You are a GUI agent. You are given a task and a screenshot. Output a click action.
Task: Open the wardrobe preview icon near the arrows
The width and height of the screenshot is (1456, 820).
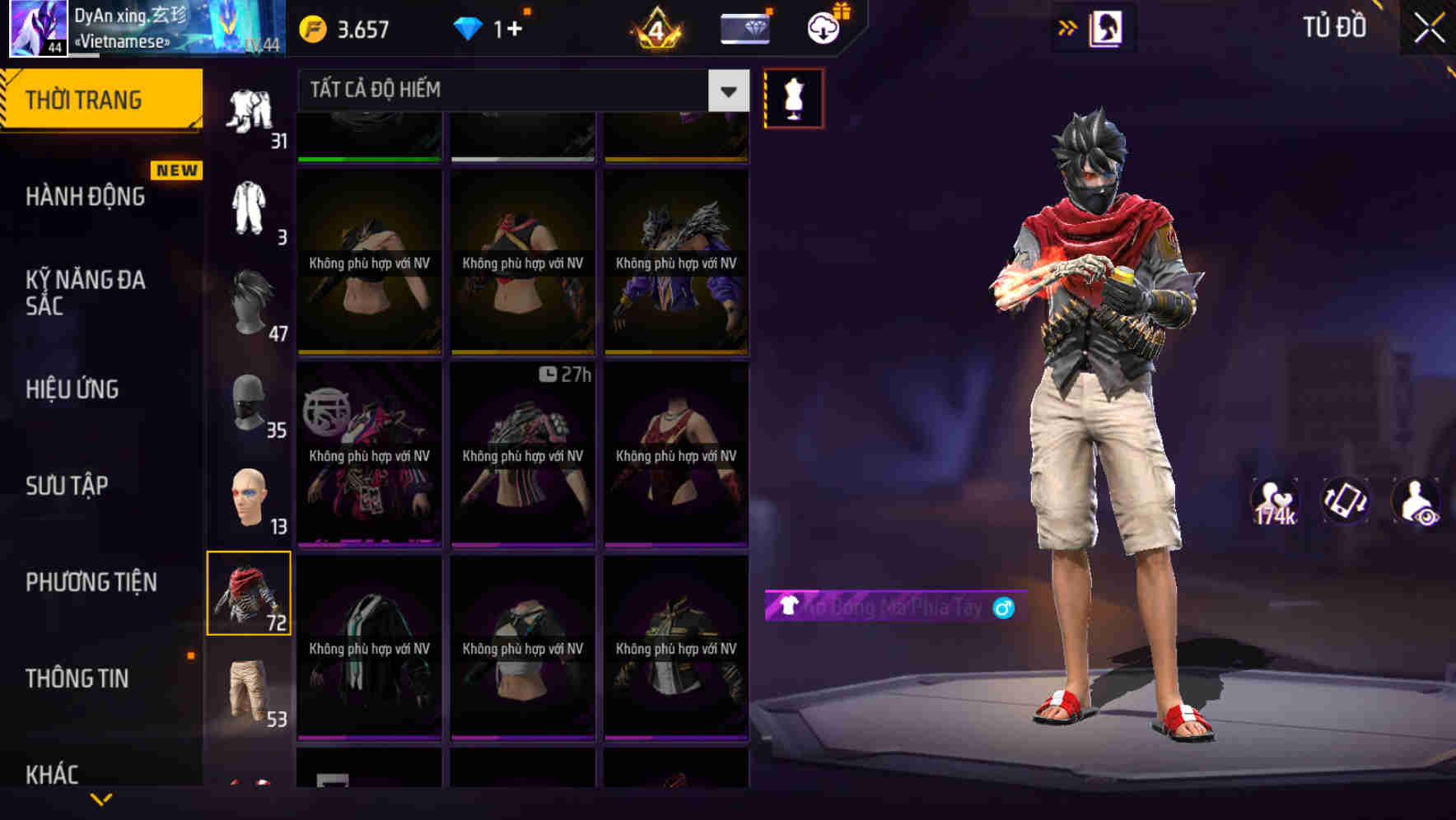[1104, 27]
